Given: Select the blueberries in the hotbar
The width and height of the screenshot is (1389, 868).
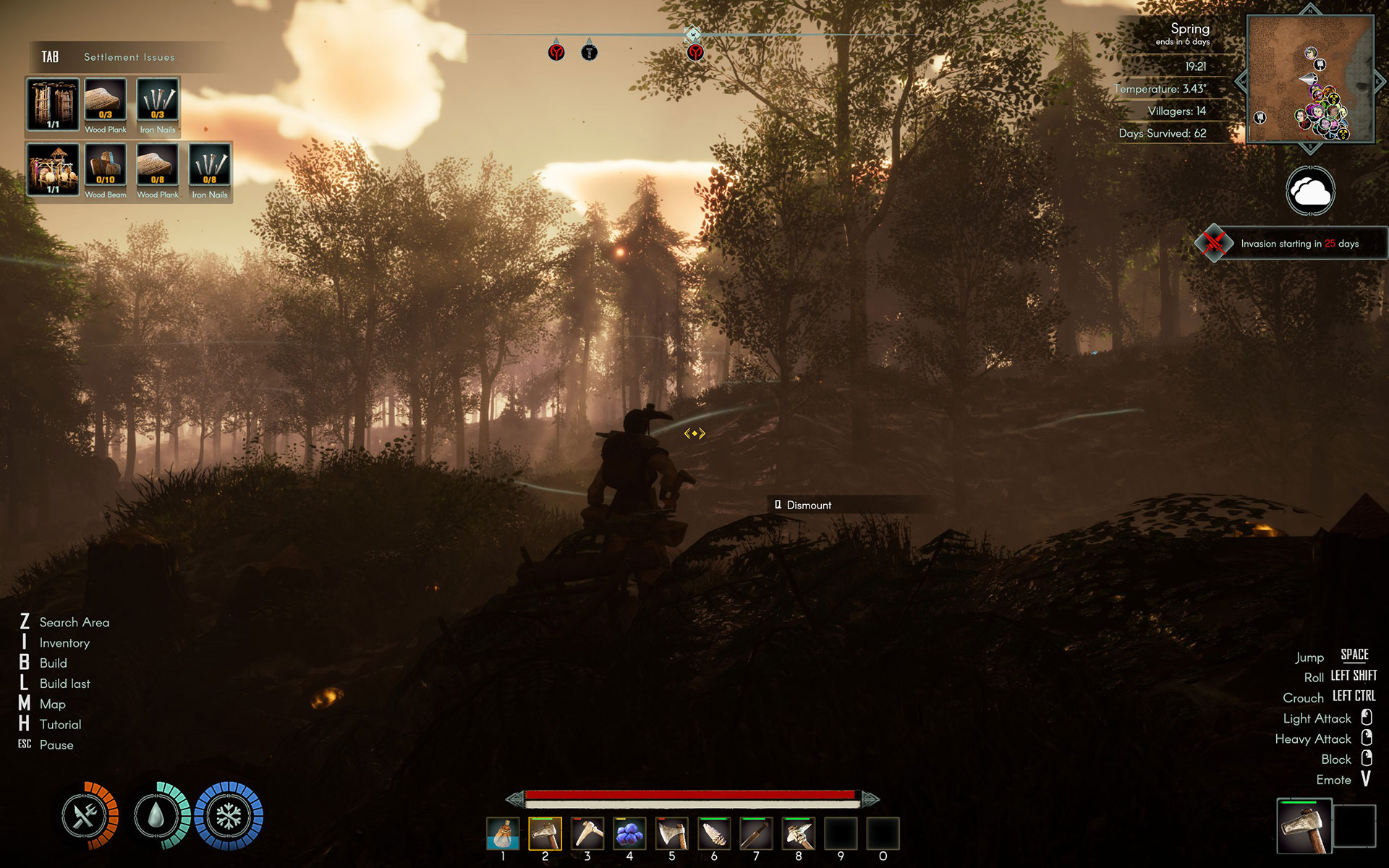Looking at the screenshot, I should click(x=629, y=834).
